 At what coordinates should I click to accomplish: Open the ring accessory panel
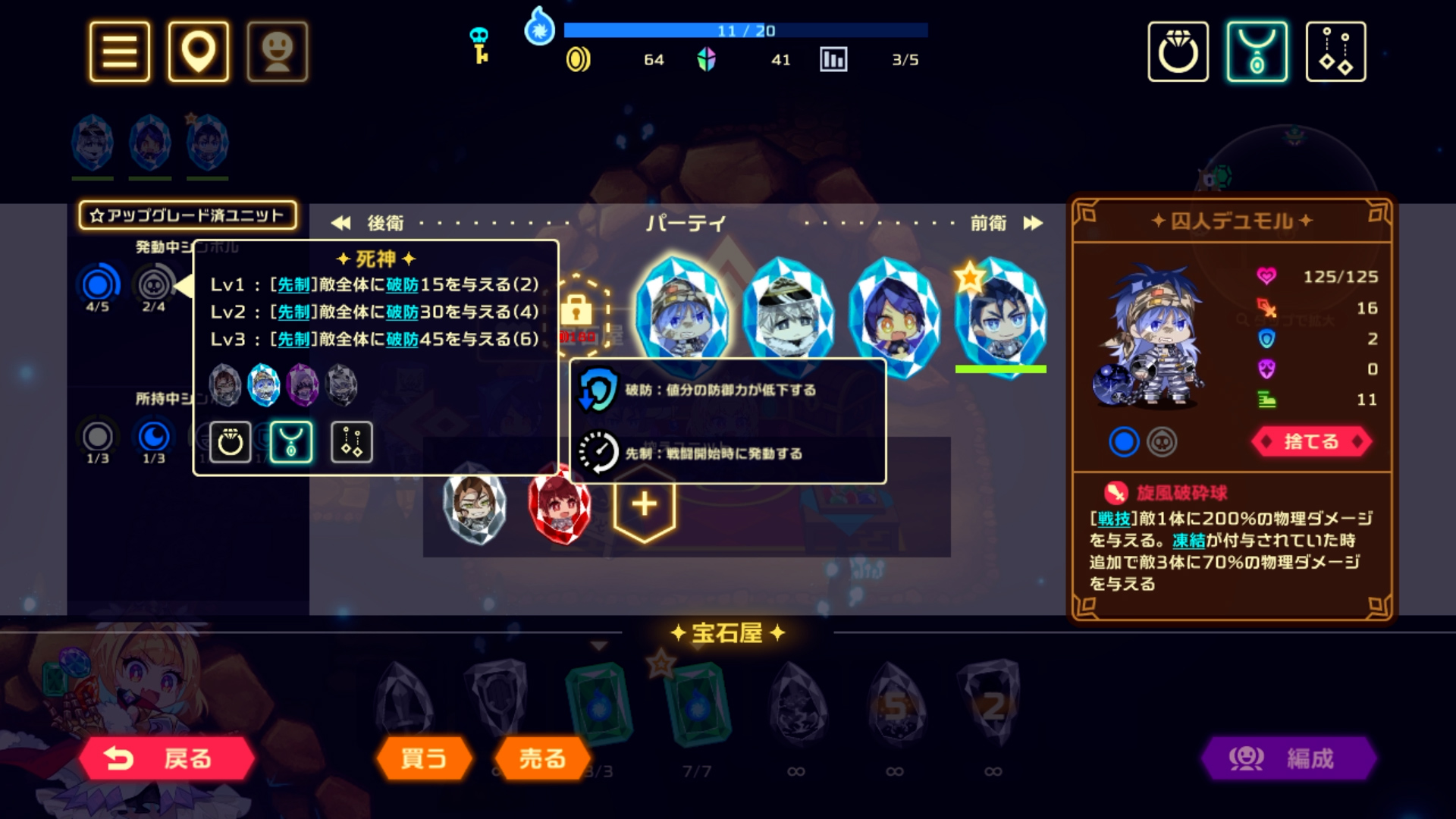(1178, 52)
